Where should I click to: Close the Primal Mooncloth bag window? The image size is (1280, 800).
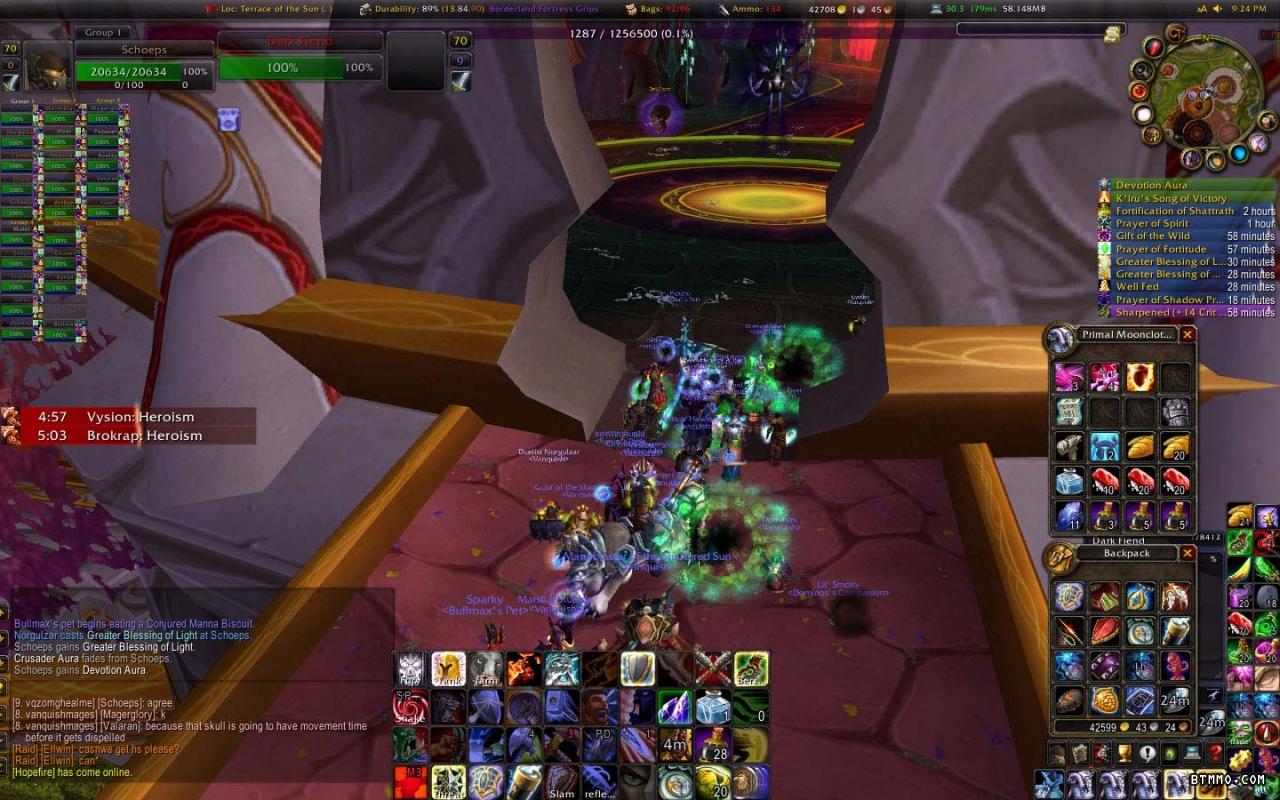1188,335
